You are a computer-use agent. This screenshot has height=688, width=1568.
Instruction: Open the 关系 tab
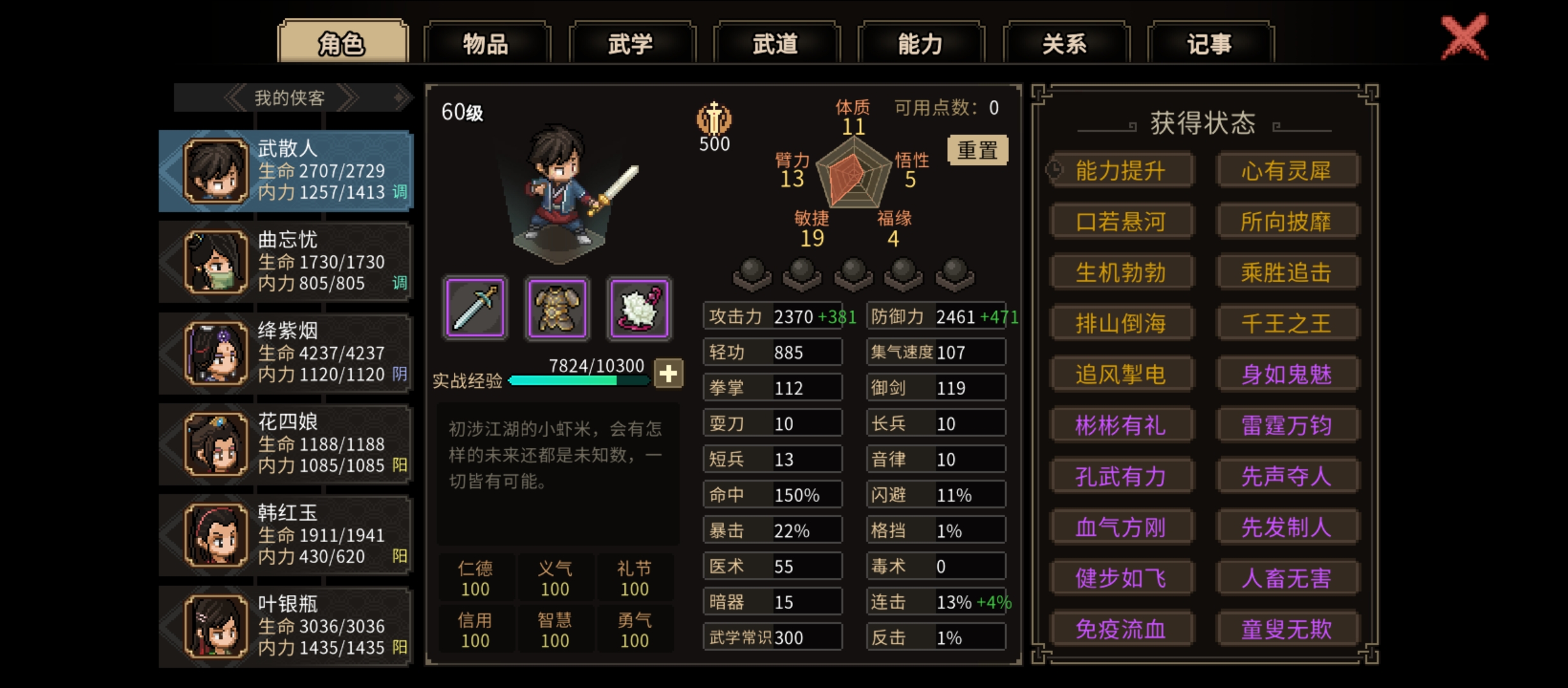click(1064, 43)
